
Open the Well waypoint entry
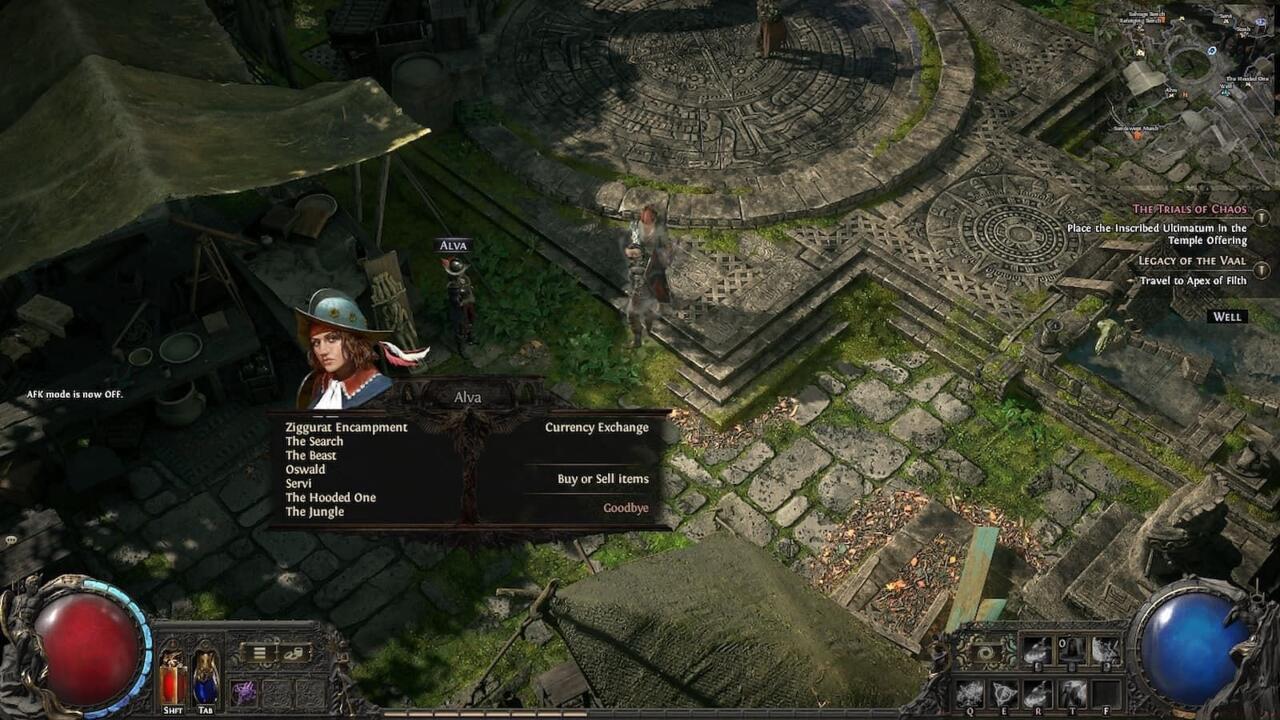coord(1225,316)
